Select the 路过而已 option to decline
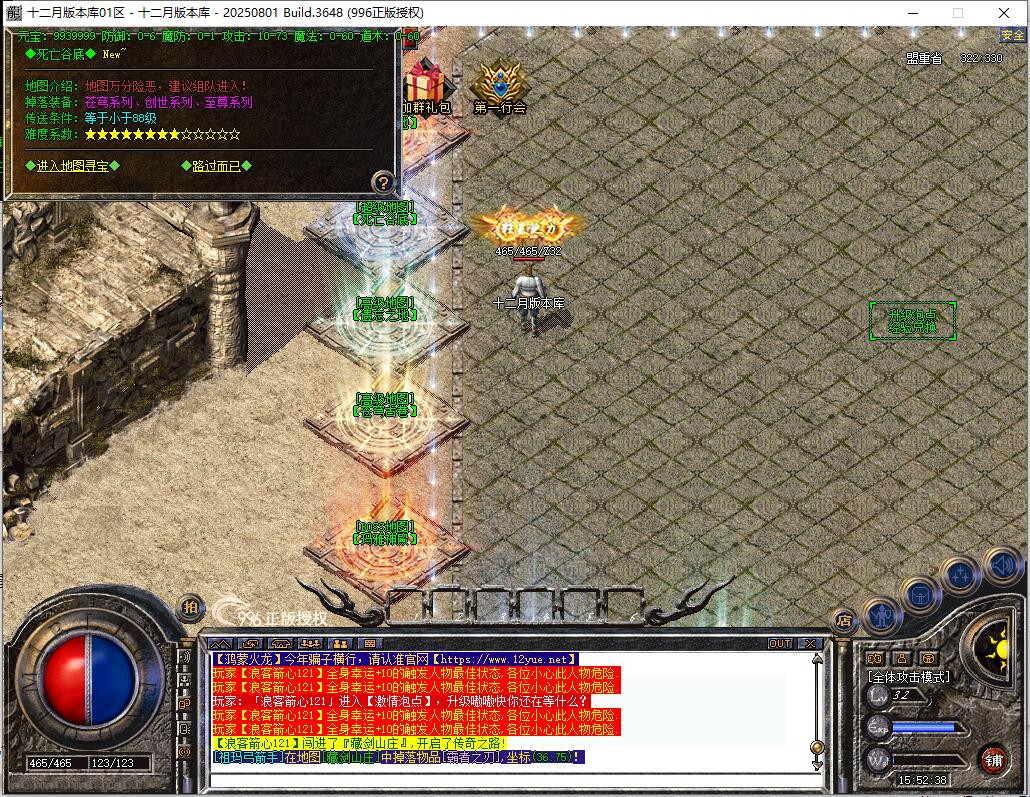 [217, 166]
